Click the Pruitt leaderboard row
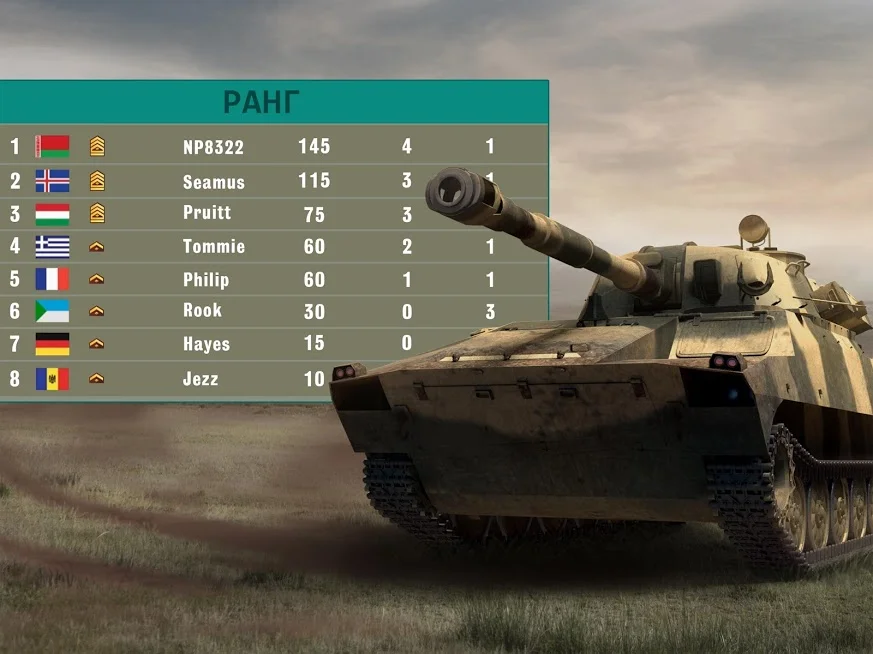The height and width of the screenshot is (654, 873). (207, 213)
